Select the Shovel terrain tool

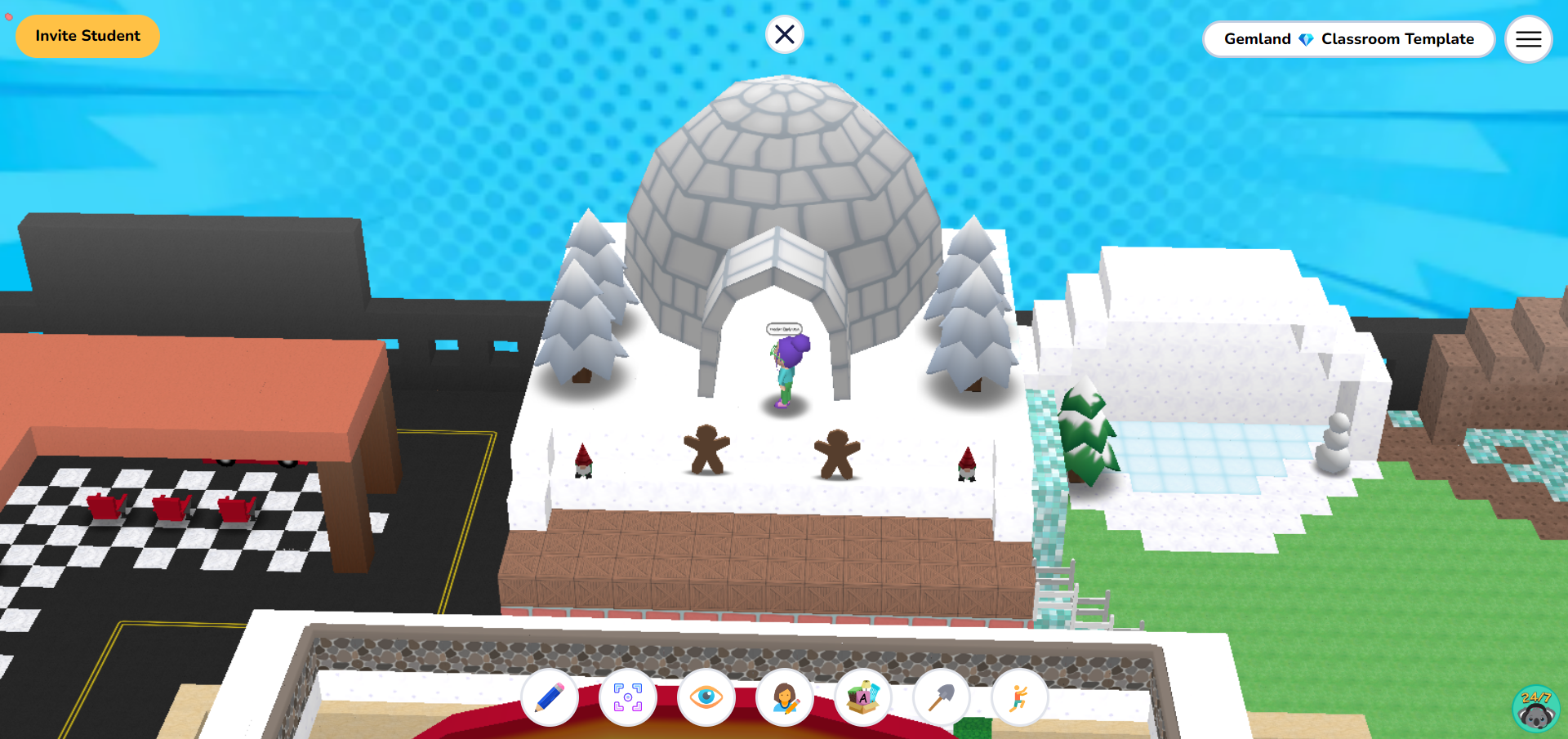pos(941,698)
